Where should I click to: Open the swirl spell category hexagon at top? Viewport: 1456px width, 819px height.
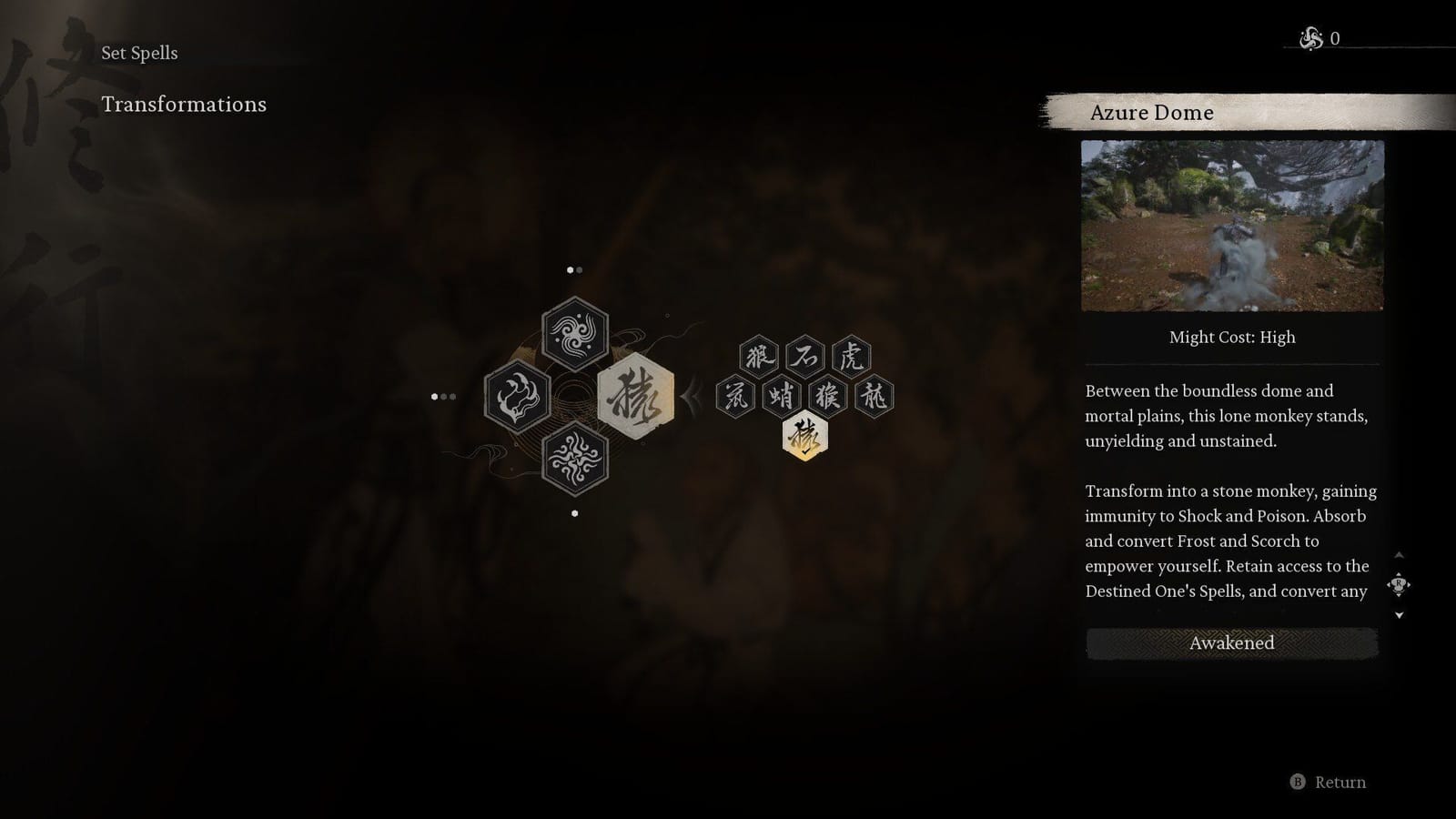tap(575, 335)
